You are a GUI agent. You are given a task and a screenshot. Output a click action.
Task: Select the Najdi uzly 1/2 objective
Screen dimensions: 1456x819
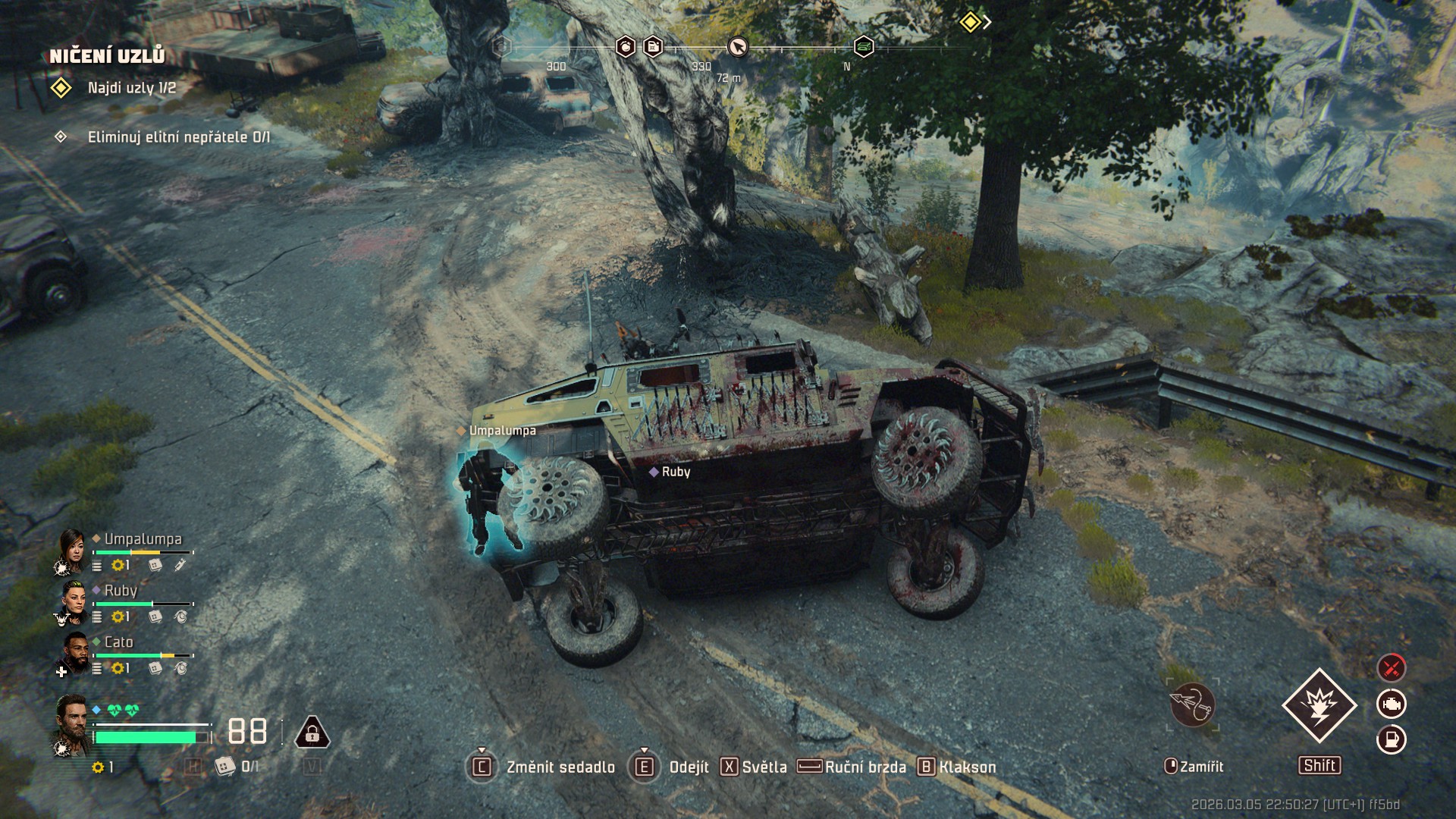pos(131,88)
